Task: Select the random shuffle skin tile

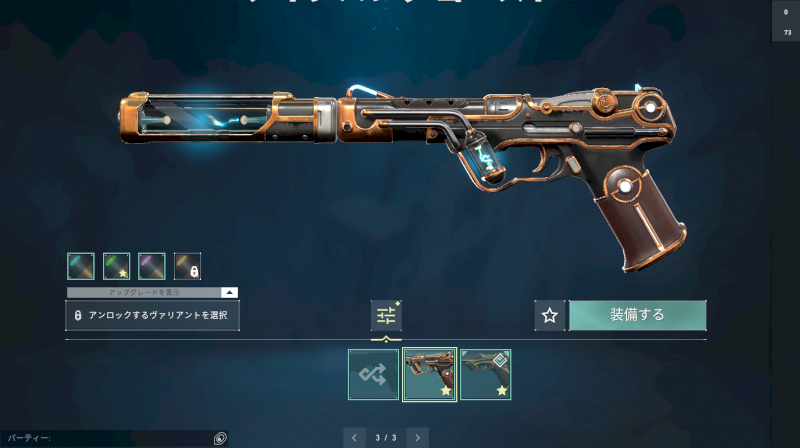Action: [373, 375]
